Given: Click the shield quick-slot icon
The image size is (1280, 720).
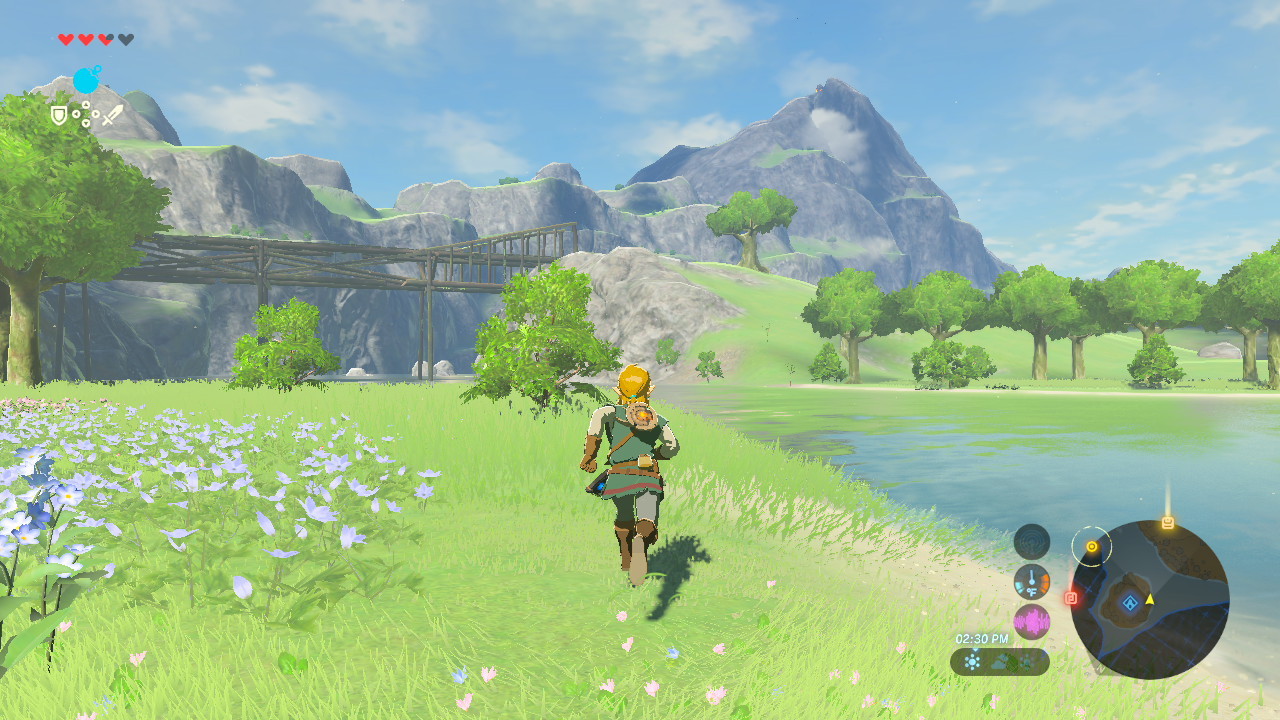Looking at the screenshot, I should pyautogui.click(x=58, y=114).
